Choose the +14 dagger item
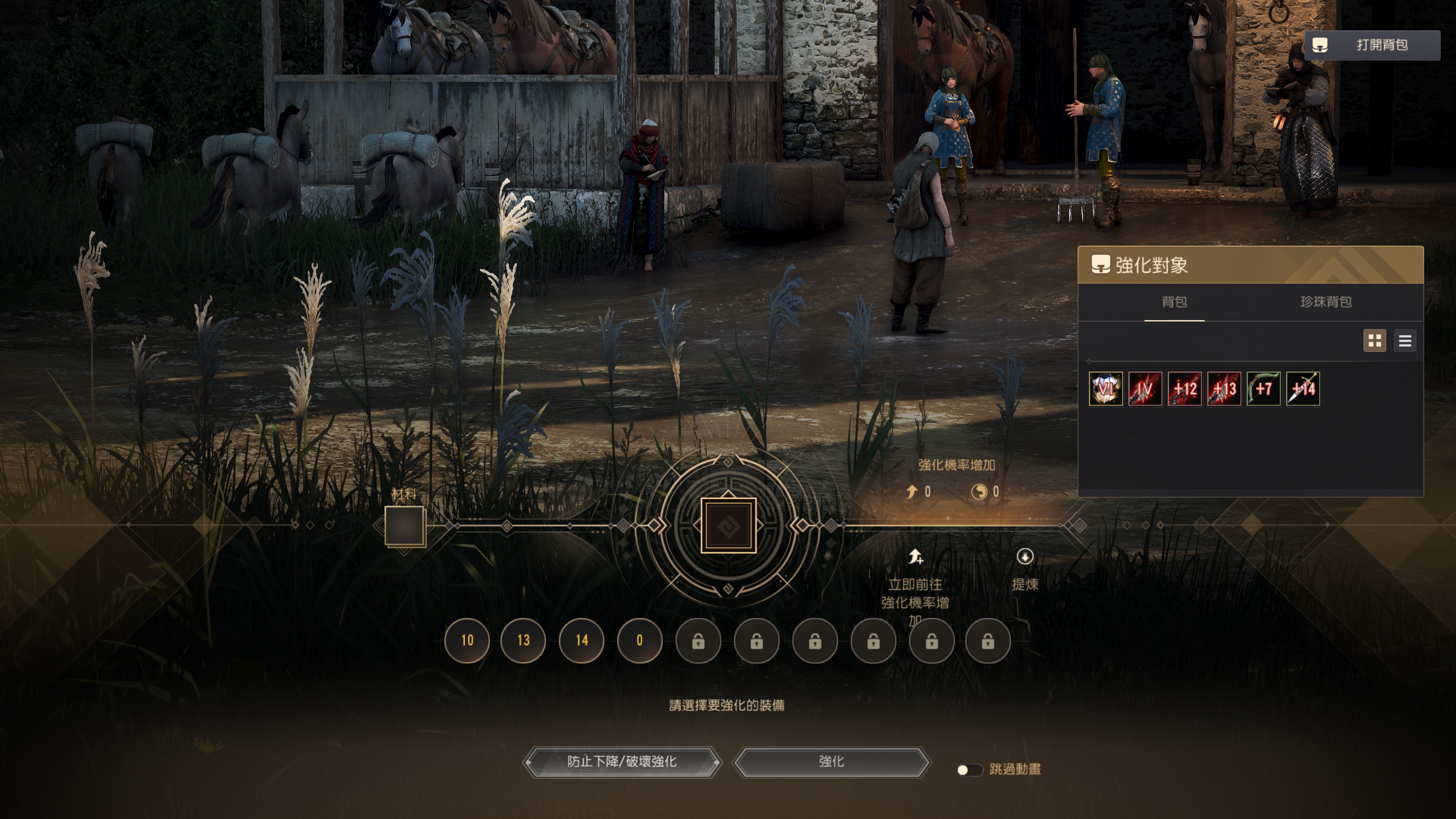This screenshot has width=1456, height=819. [x=1303, y=389]
